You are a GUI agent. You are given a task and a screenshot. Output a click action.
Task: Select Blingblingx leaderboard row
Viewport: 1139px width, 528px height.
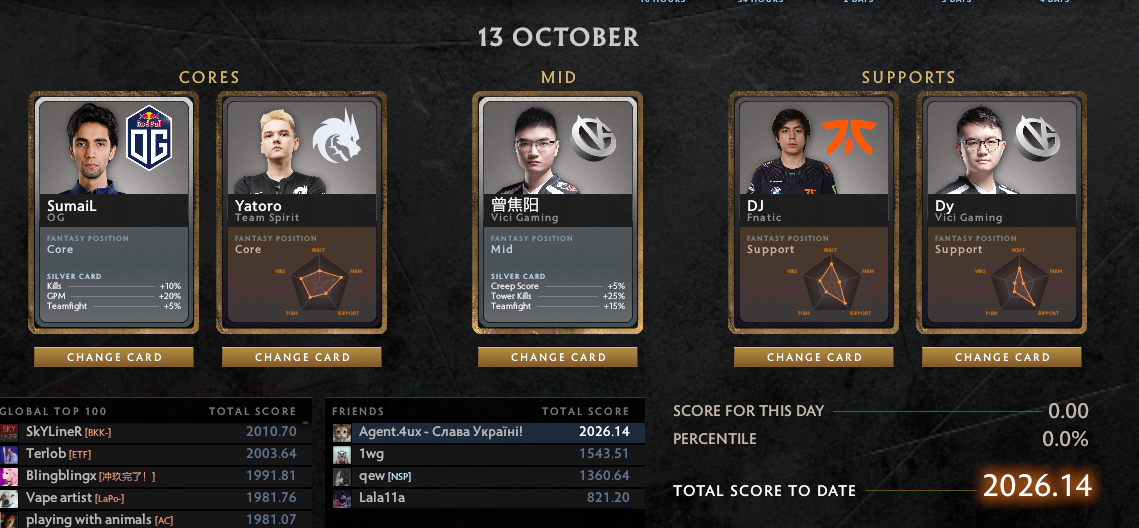click(150, 476)
